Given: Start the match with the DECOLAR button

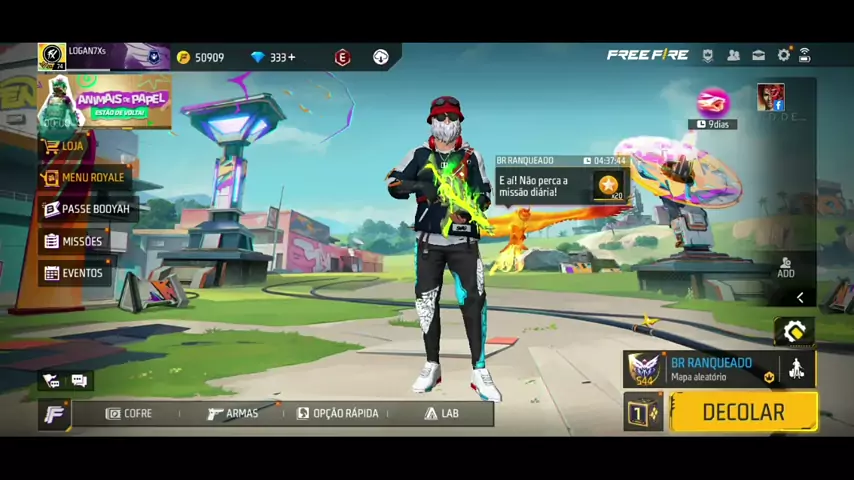Looking at the screenshot, I should (x=743, y=412).
